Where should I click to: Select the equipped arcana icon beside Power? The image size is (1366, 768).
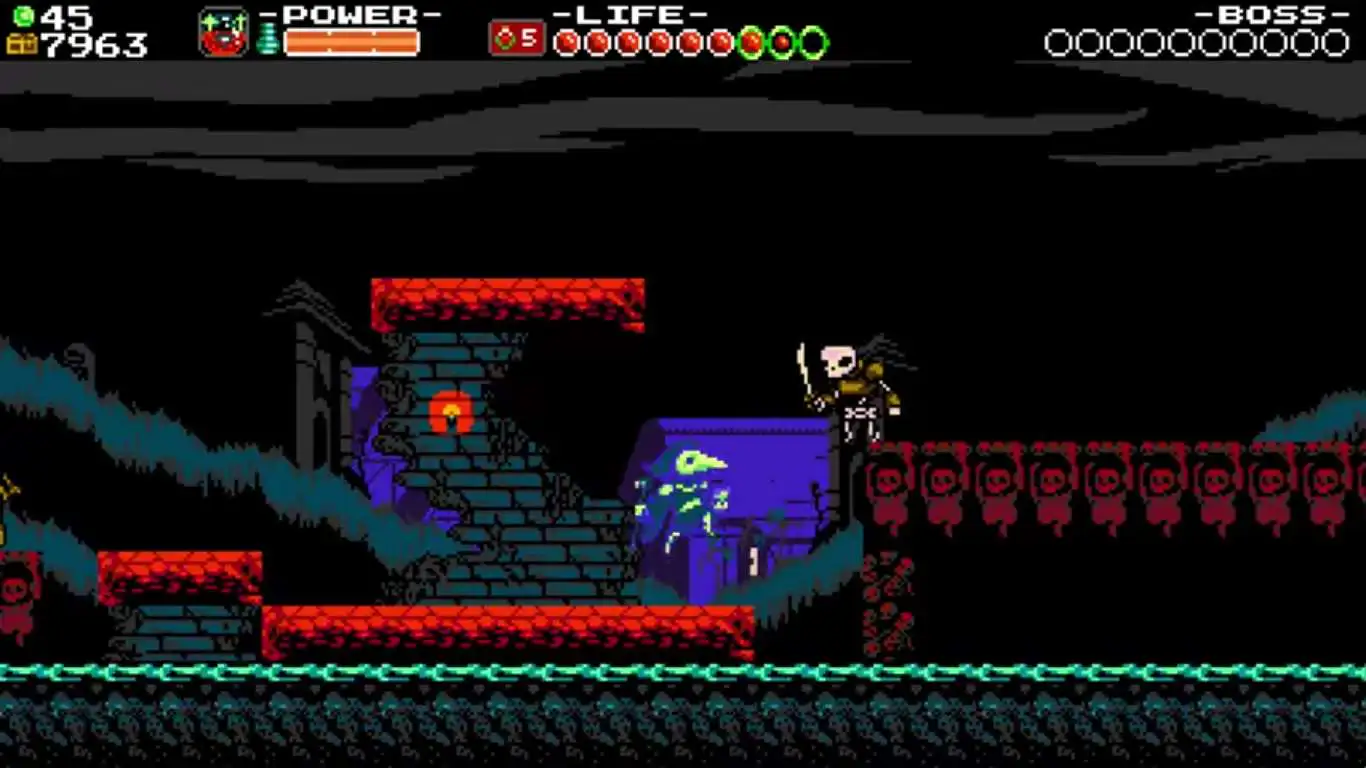tap(223, 33)
